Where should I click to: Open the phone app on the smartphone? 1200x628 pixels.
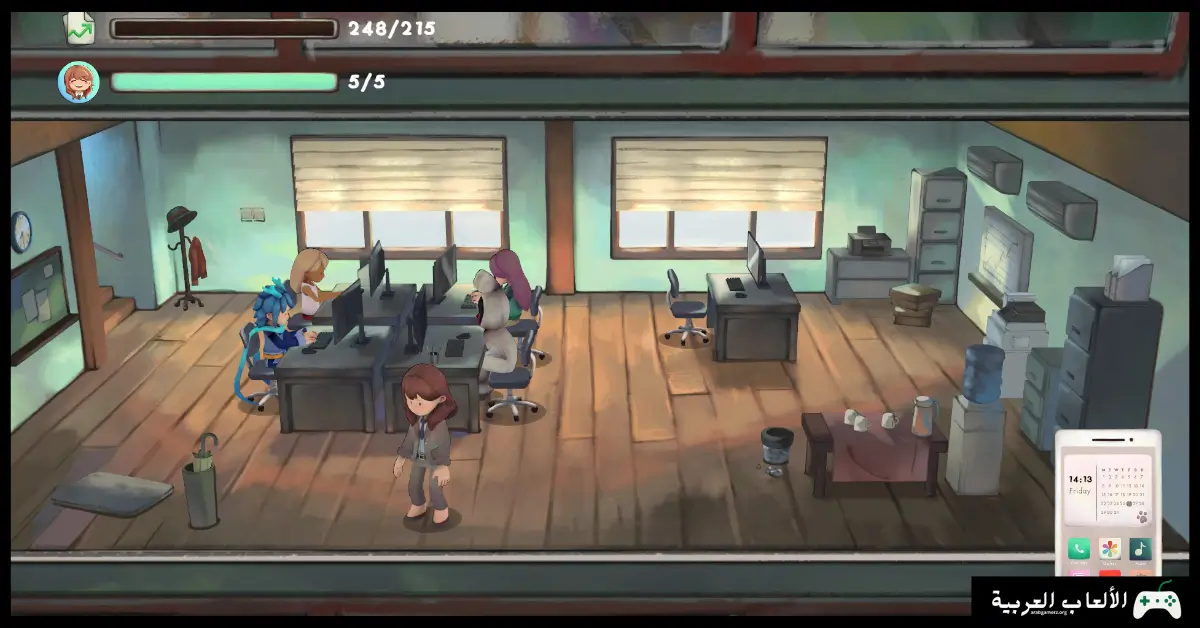tap(1079, 549)
